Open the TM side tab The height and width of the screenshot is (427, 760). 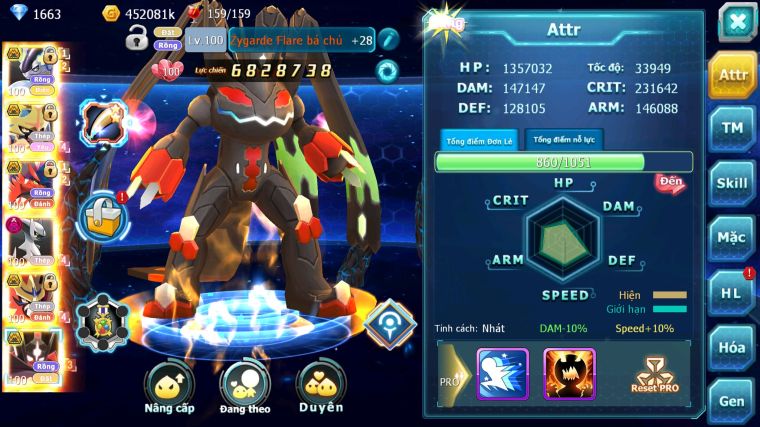coord(733,128)
